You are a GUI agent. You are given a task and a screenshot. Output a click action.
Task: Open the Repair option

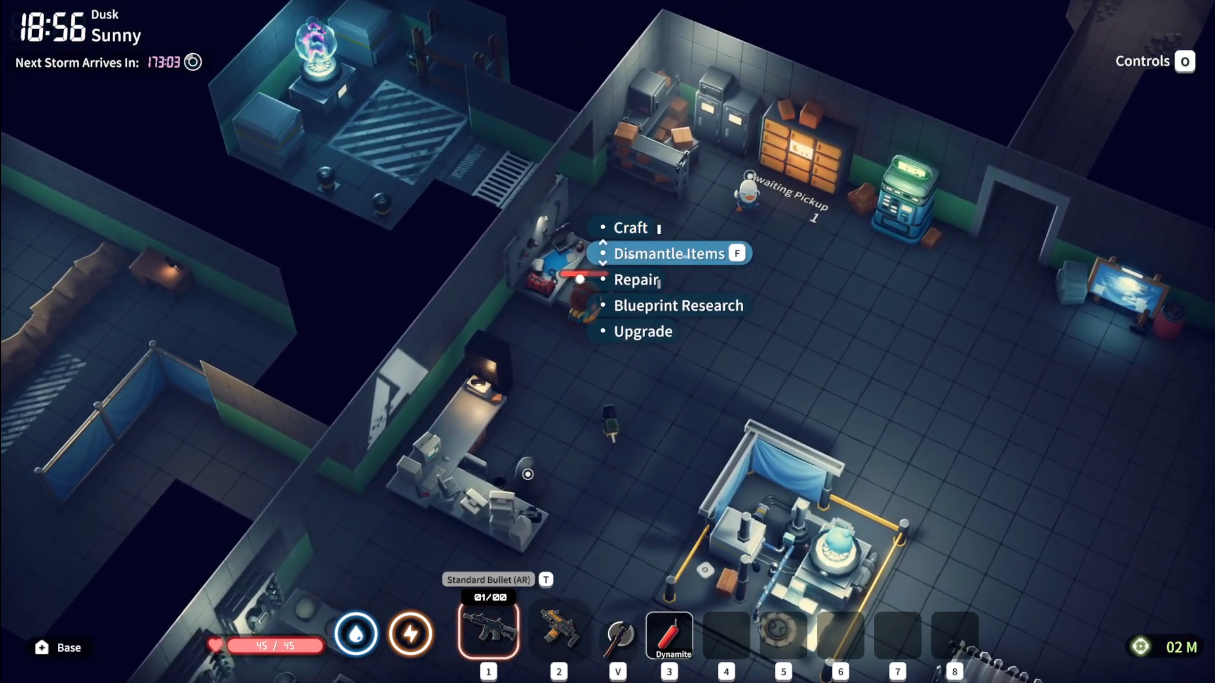[636, 280]
